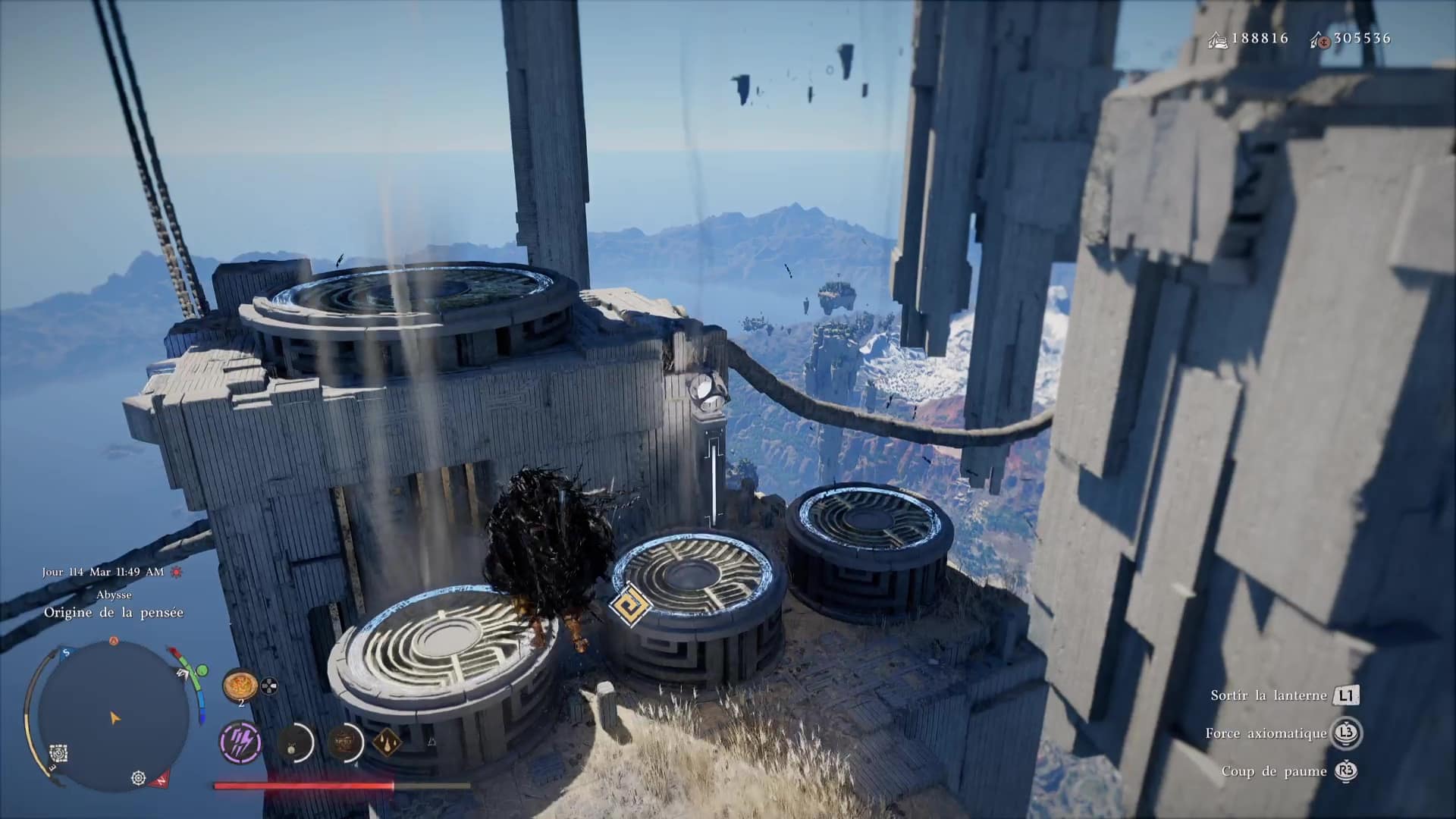Screen dimensions: 1456x819
Task: Click the circular minimap
Action: tap(114, 715)
